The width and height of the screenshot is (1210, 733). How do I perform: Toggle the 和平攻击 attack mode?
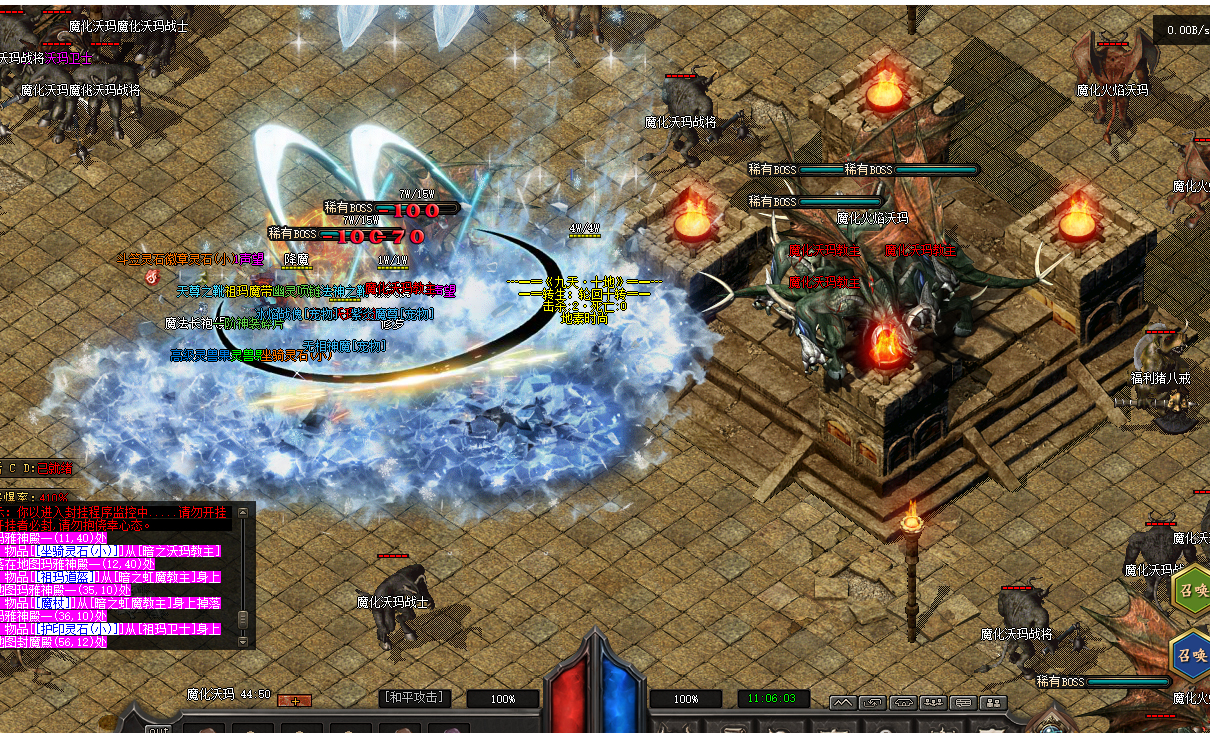click(x=415, y=697)
